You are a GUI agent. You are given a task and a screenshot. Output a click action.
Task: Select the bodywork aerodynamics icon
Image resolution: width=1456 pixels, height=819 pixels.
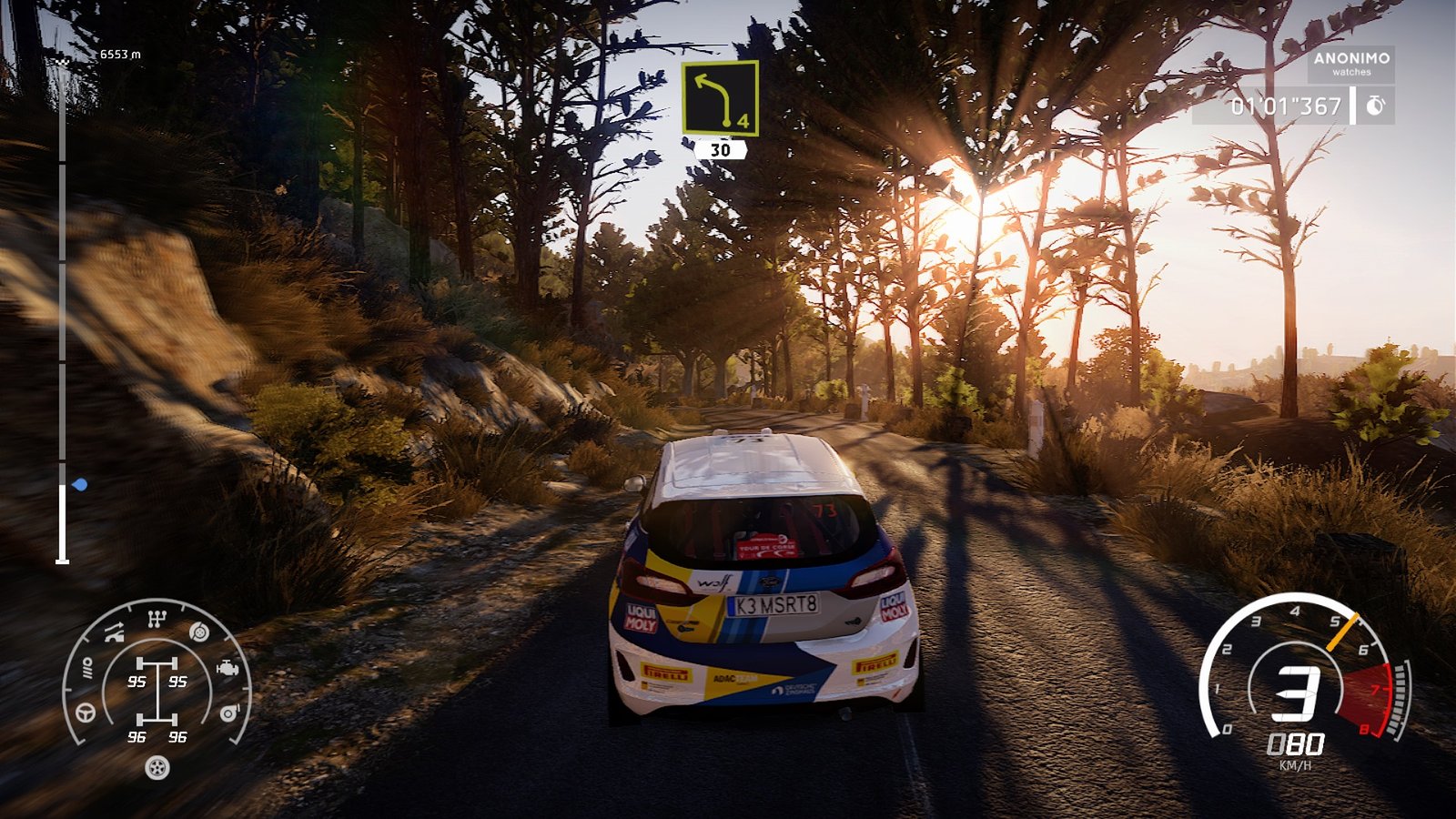tap(113, 632)
